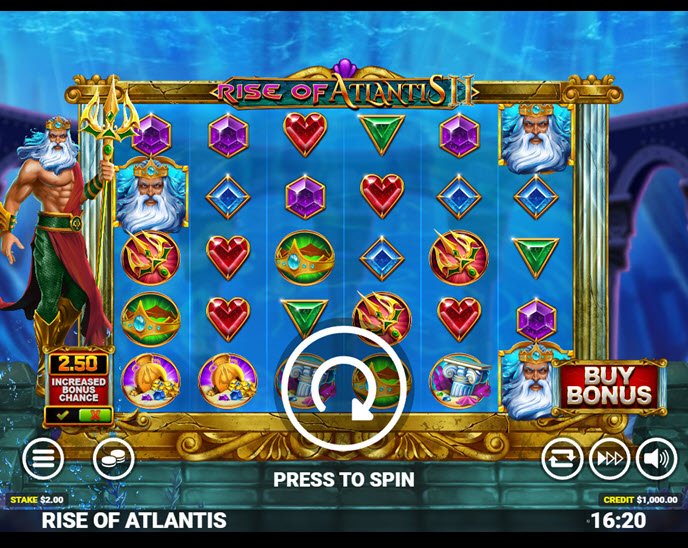Enable turbo spin with the triple-arrow button
Image resolution: width=688 pixels, height=548 pixels.
coord(609,459)
